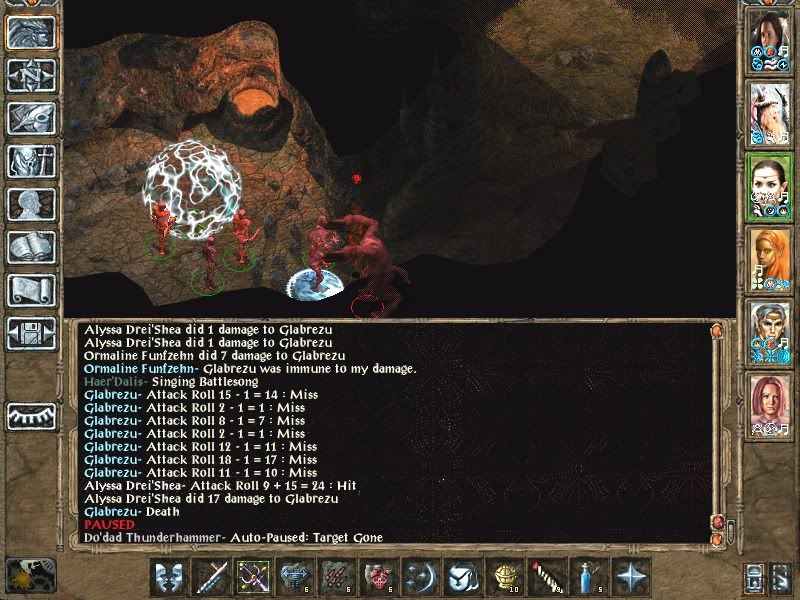Show the character record with the bust button

[31, 204]
